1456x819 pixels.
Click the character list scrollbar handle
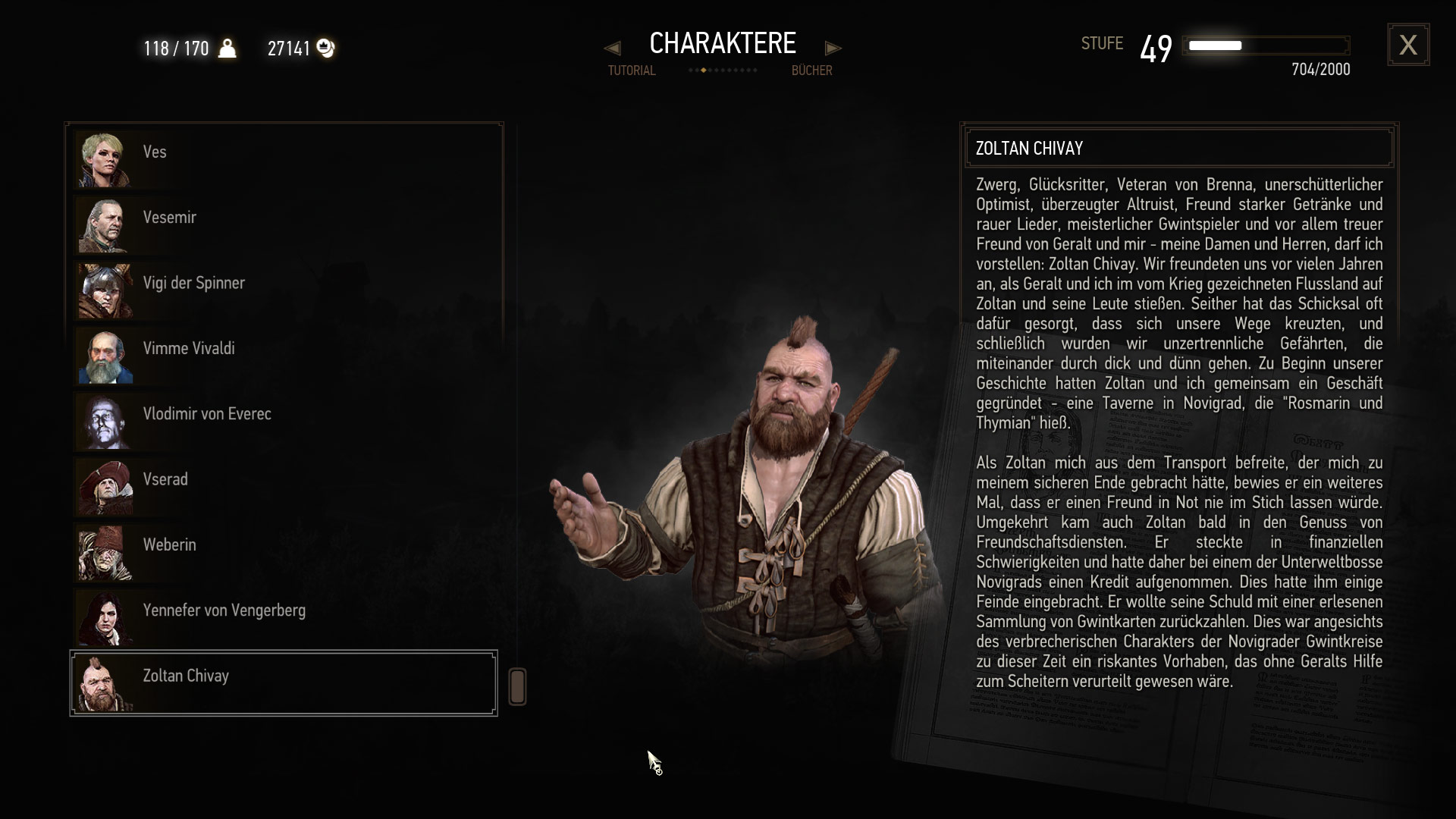point(517,686)
